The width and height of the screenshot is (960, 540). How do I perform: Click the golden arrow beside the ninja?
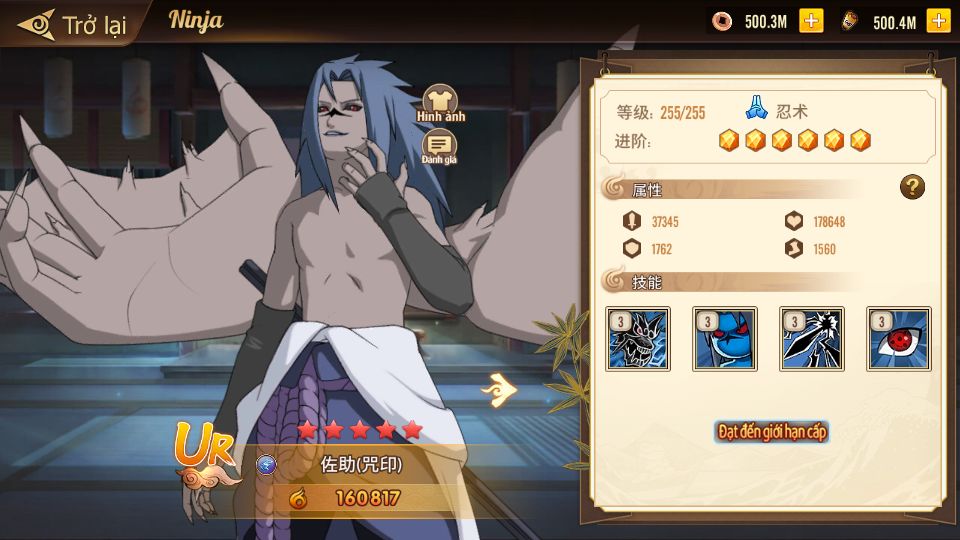tap(498, 389)
